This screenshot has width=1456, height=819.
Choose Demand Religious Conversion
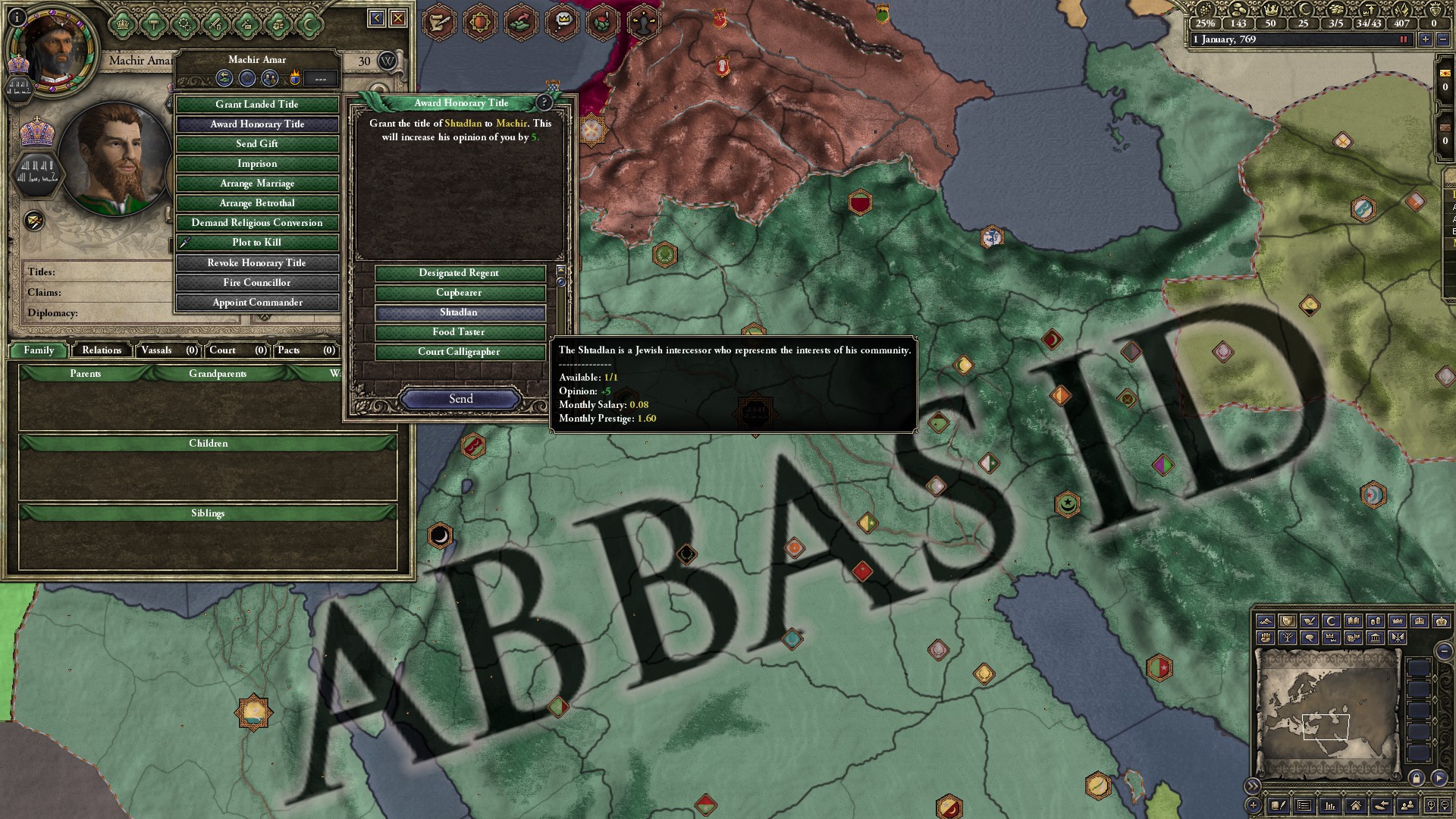[x=257, y=223]
